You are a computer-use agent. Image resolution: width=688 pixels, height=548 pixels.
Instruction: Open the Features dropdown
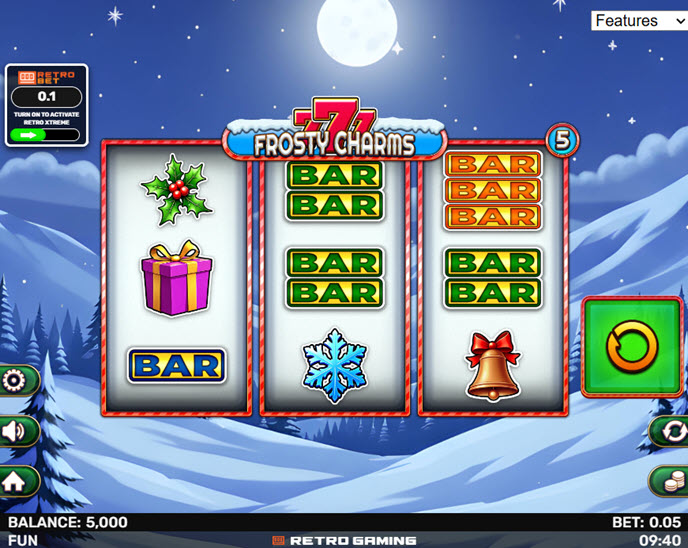(638, 20)
